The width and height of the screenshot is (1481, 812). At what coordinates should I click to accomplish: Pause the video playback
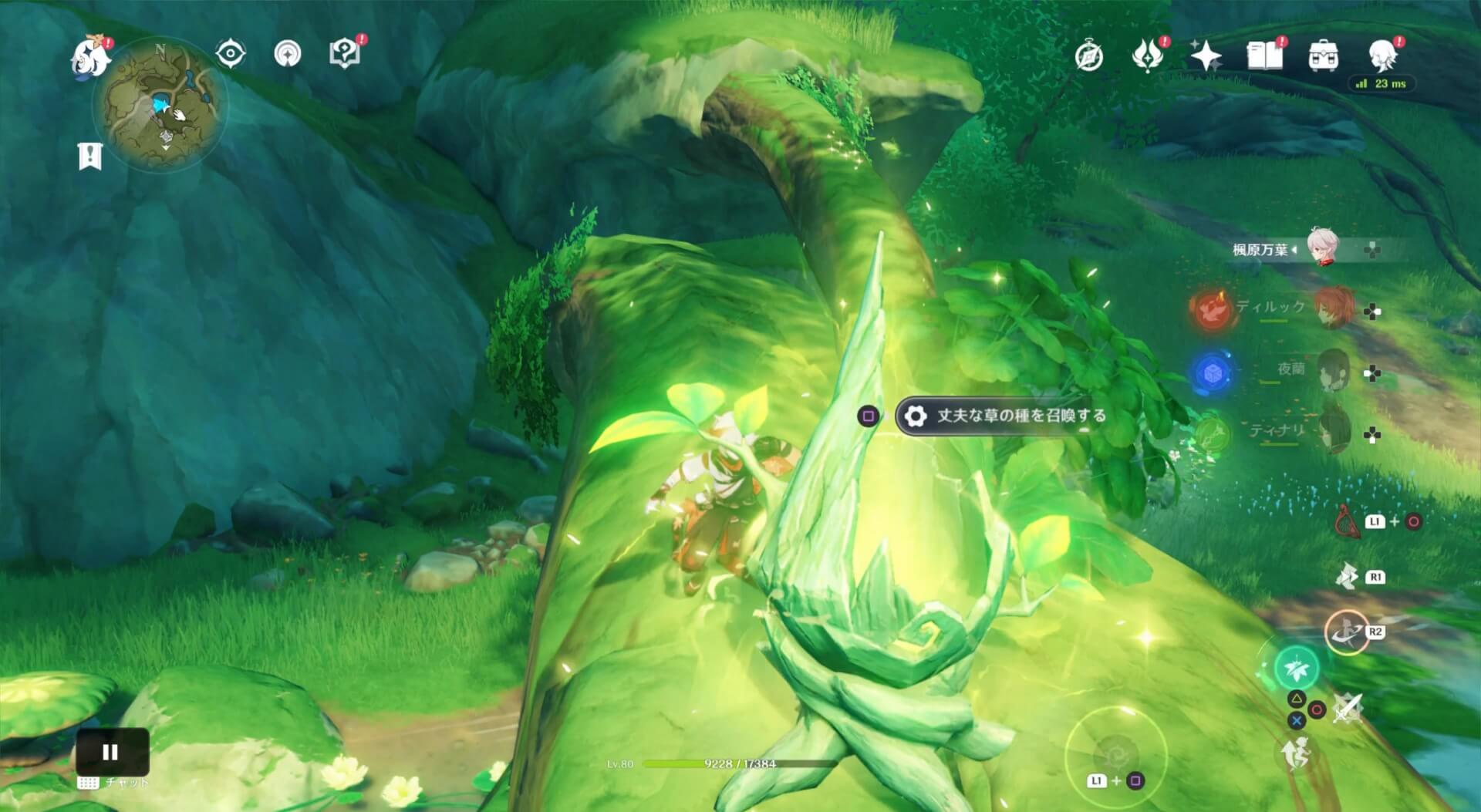pyautogui.click(x=111, y=752)
